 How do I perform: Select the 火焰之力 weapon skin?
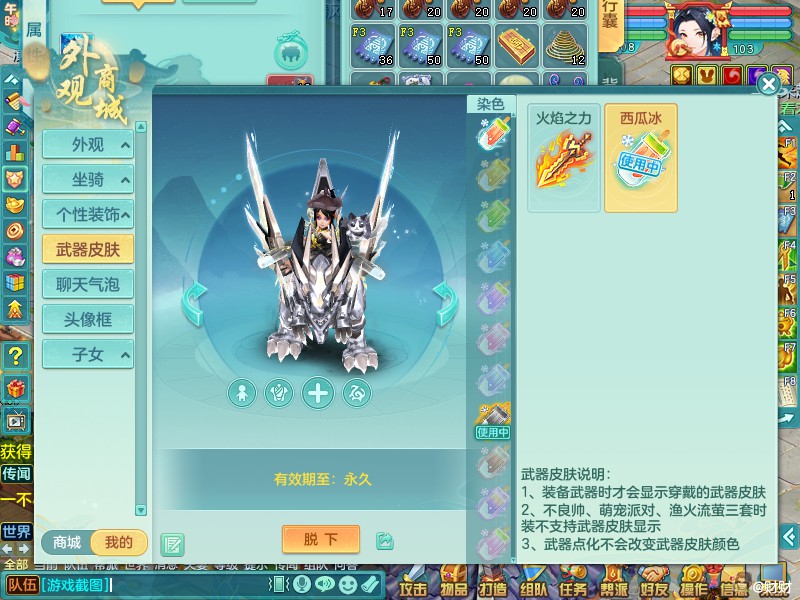(563, 157)
